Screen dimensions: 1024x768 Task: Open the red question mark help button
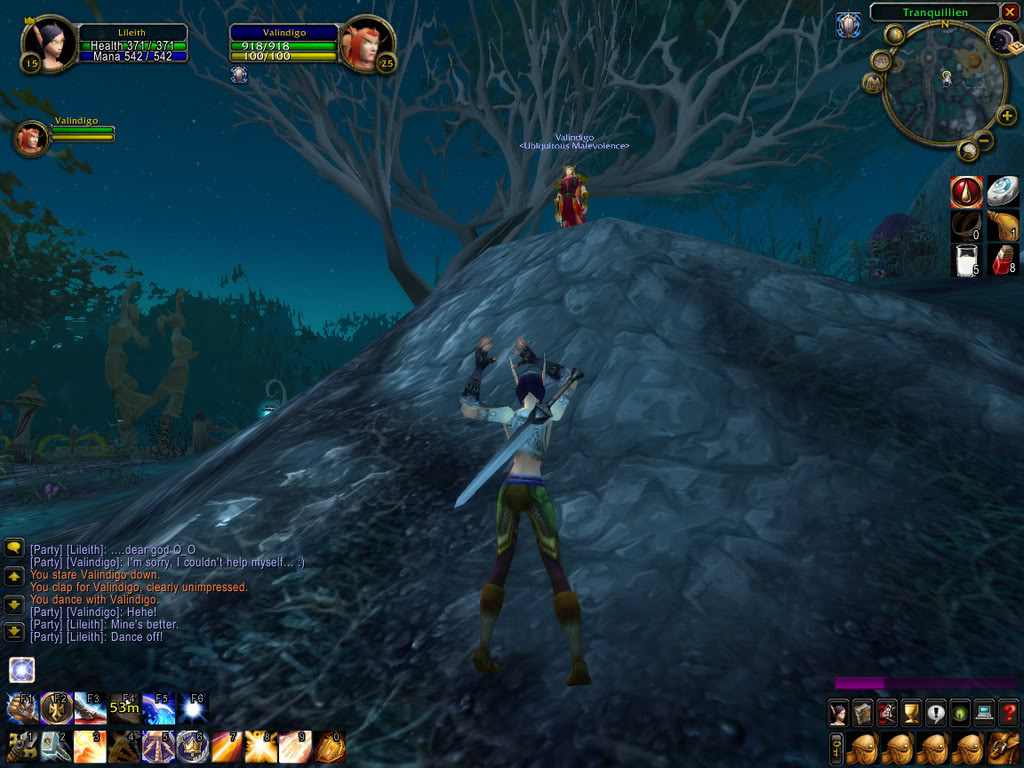point(1008,712)
